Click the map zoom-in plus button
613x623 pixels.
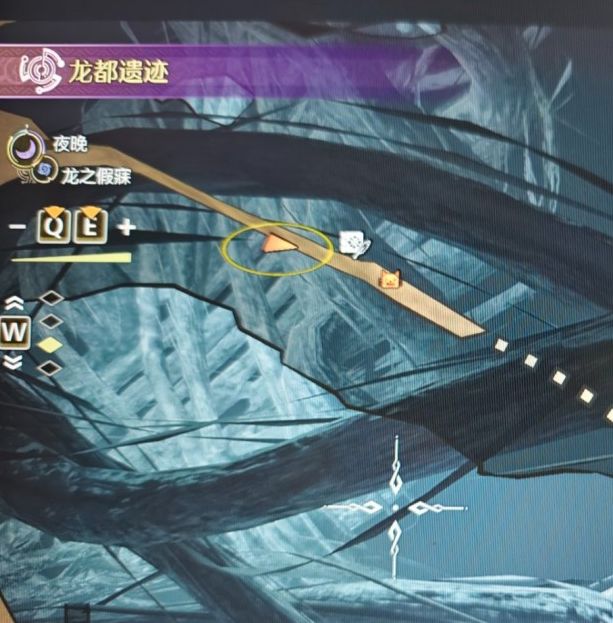[126, 227]
